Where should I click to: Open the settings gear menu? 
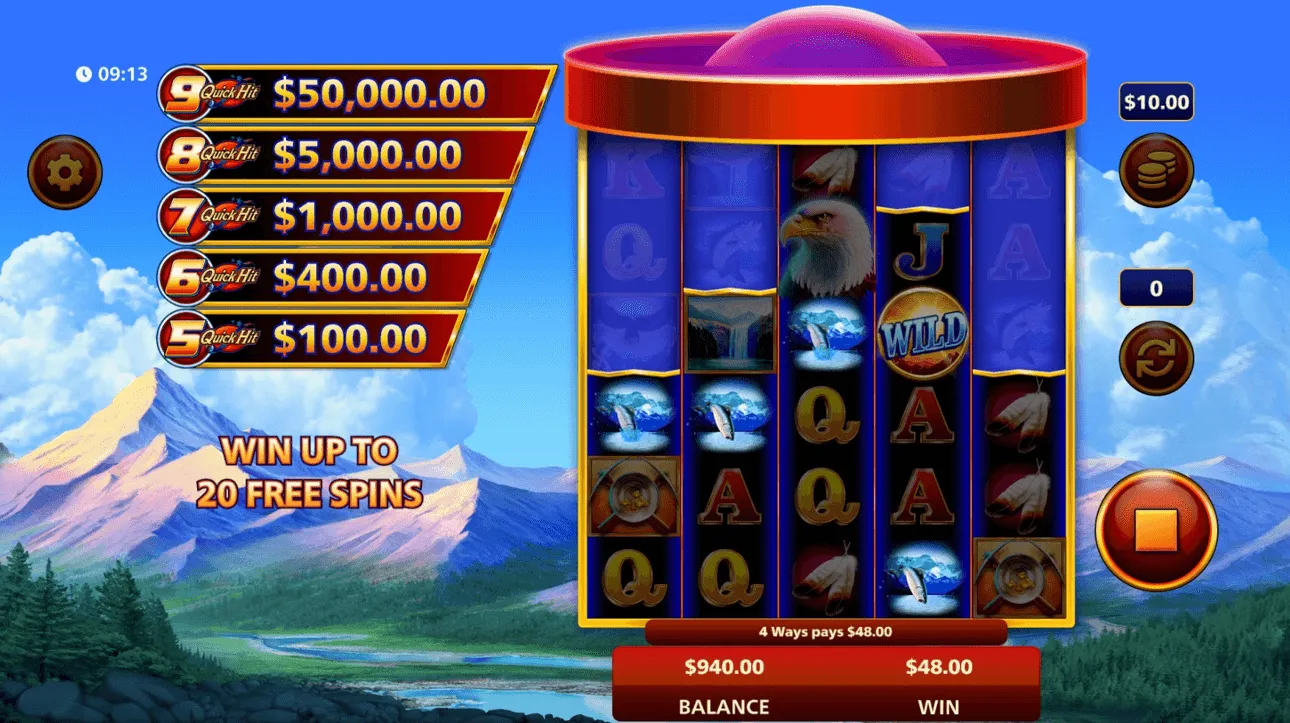(x=64, y=170)
